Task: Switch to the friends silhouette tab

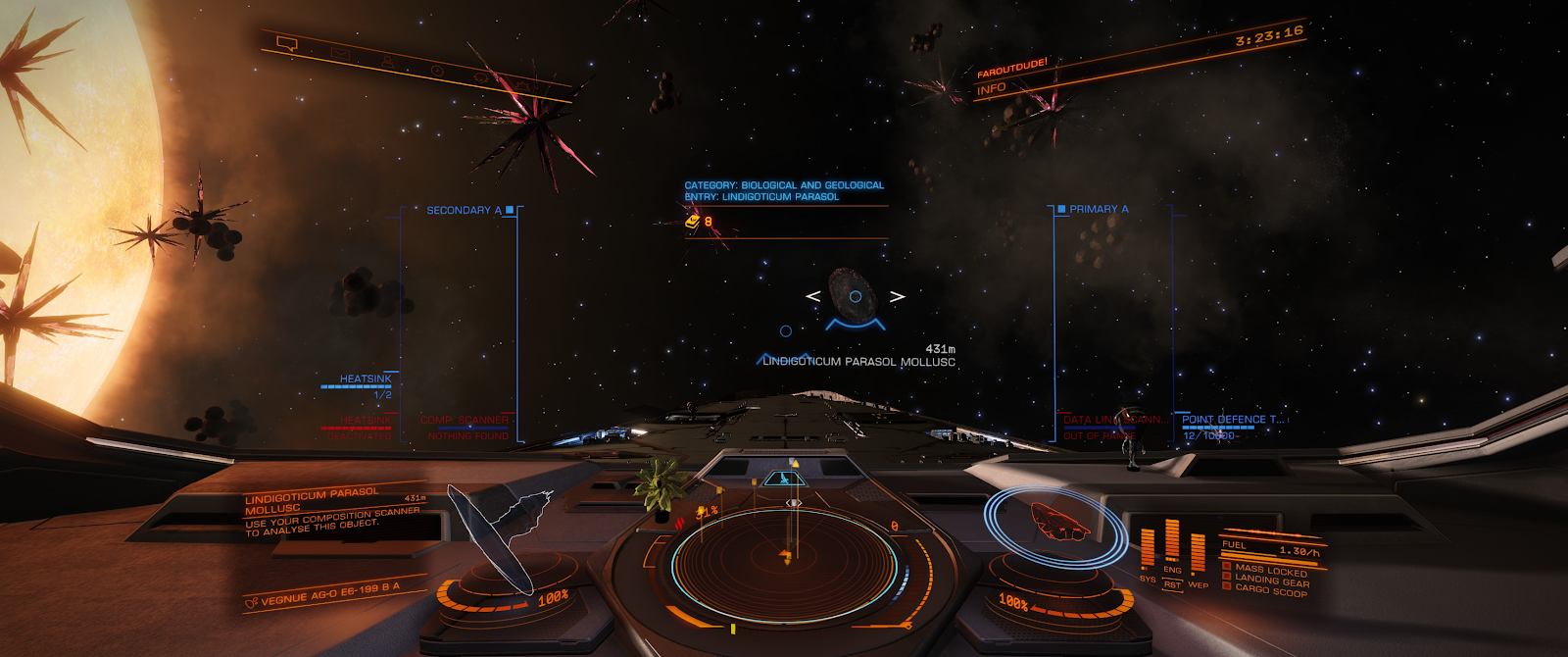Action: (x=387, y=62)
